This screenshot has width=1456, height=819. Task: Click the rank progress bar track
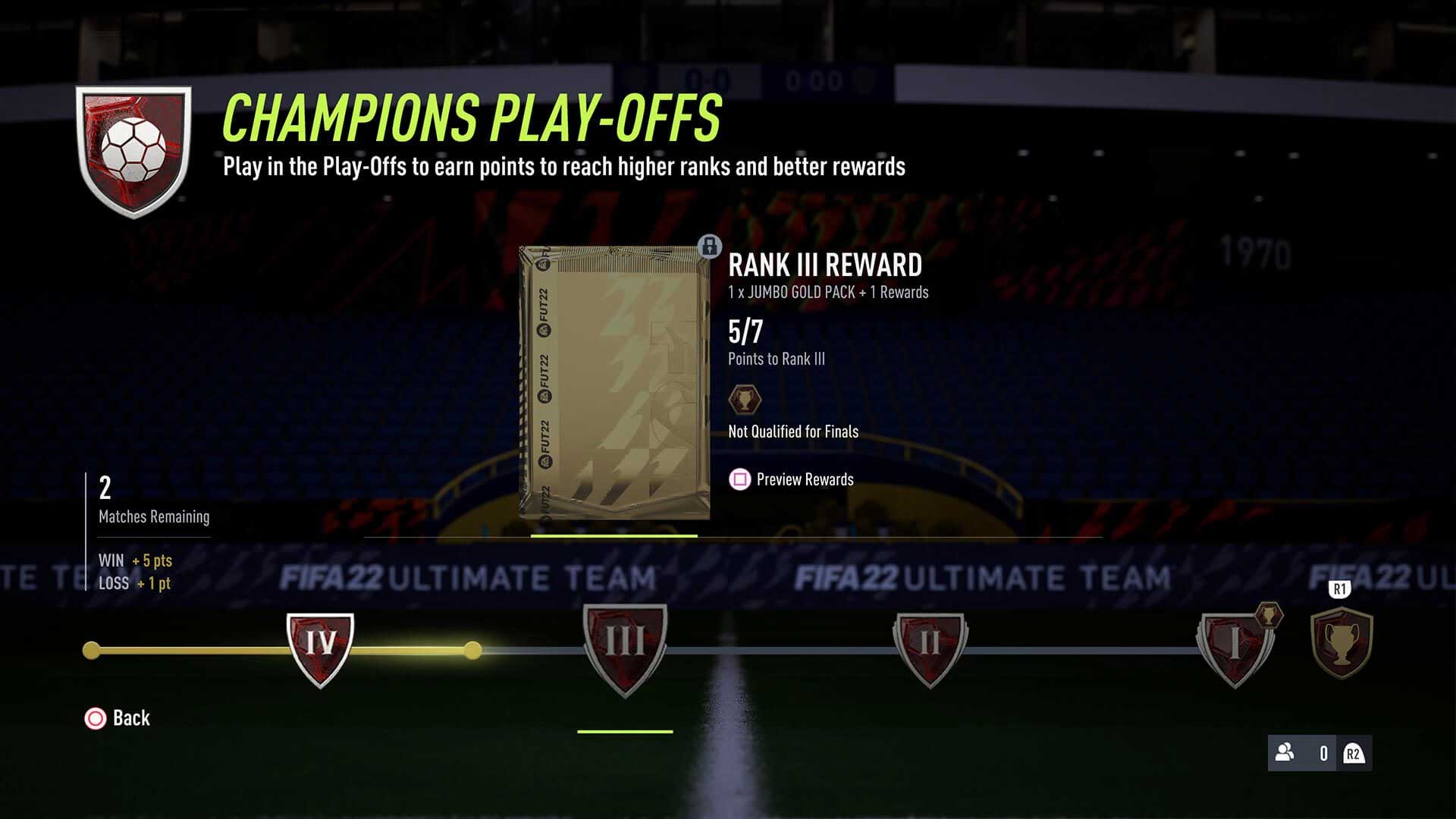point(758,648)
